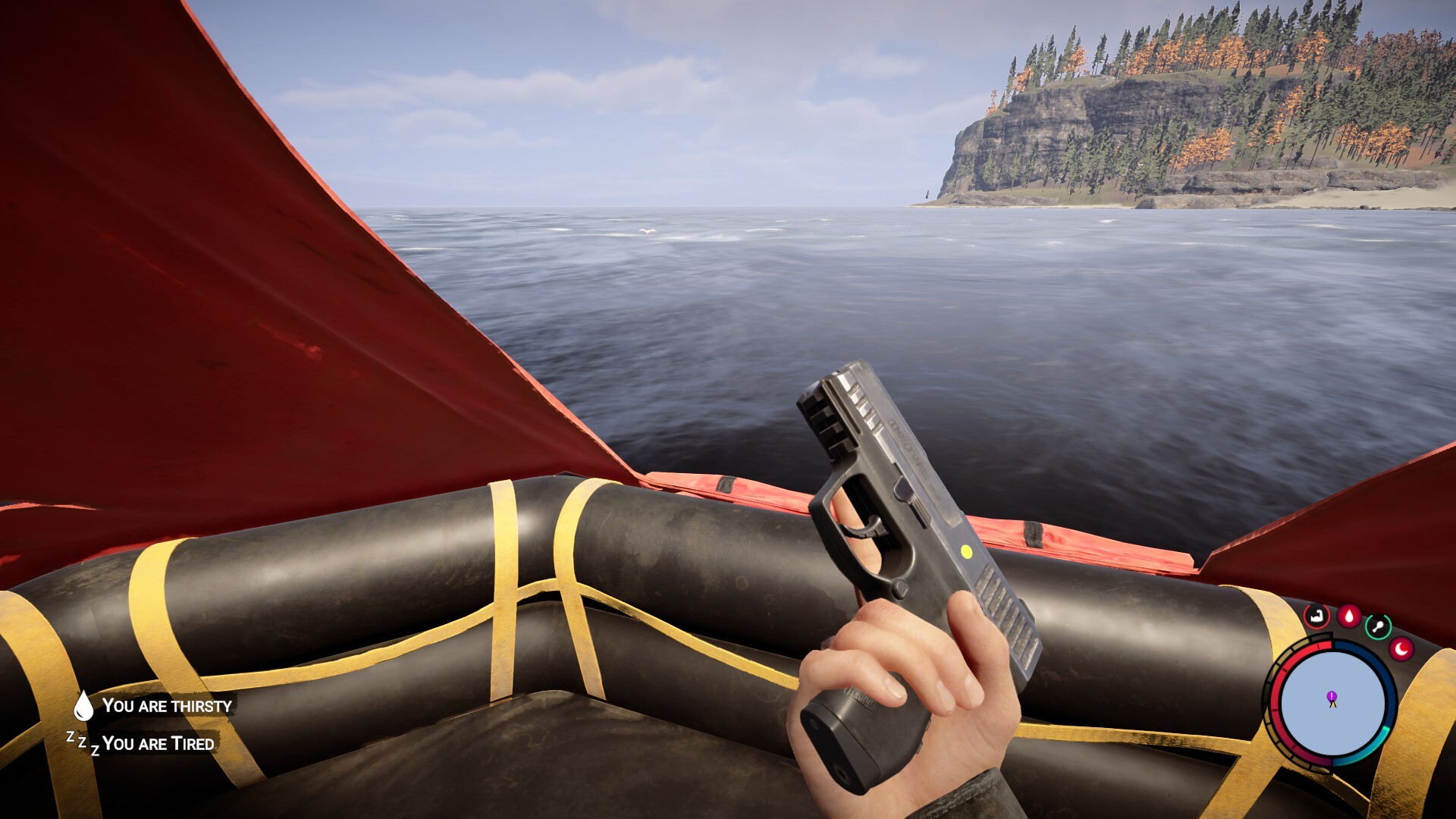Click the purple exclamation waypoint on the minimap
The width and height of the screenshot is (1456, 819).
1331,695
